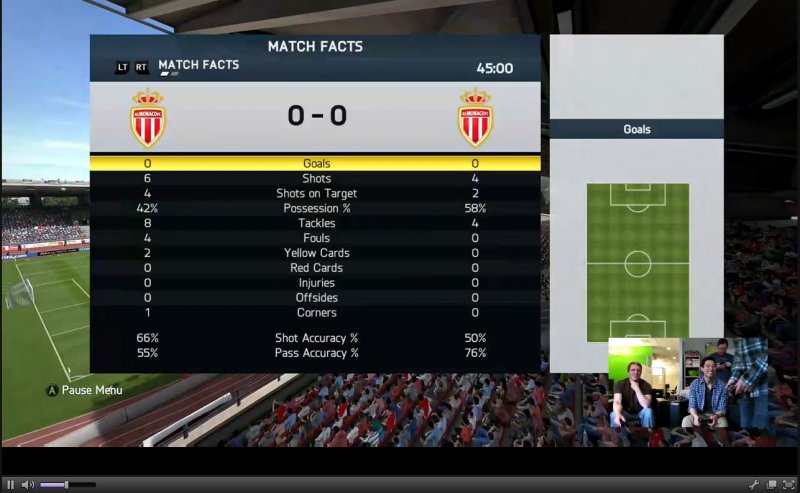Screen dimensions: 800x493
Task: Select the Tackles stat row
Action: (x=316, y=223)
